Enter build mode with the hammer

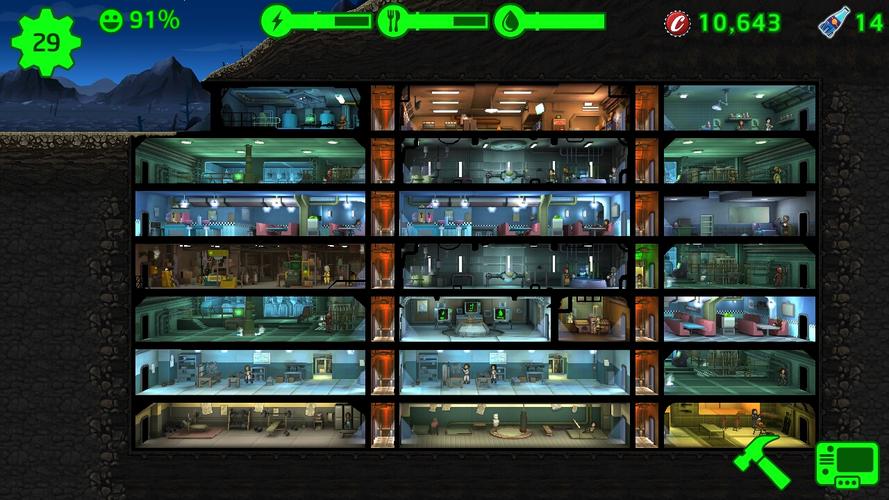tap(761, 458)
